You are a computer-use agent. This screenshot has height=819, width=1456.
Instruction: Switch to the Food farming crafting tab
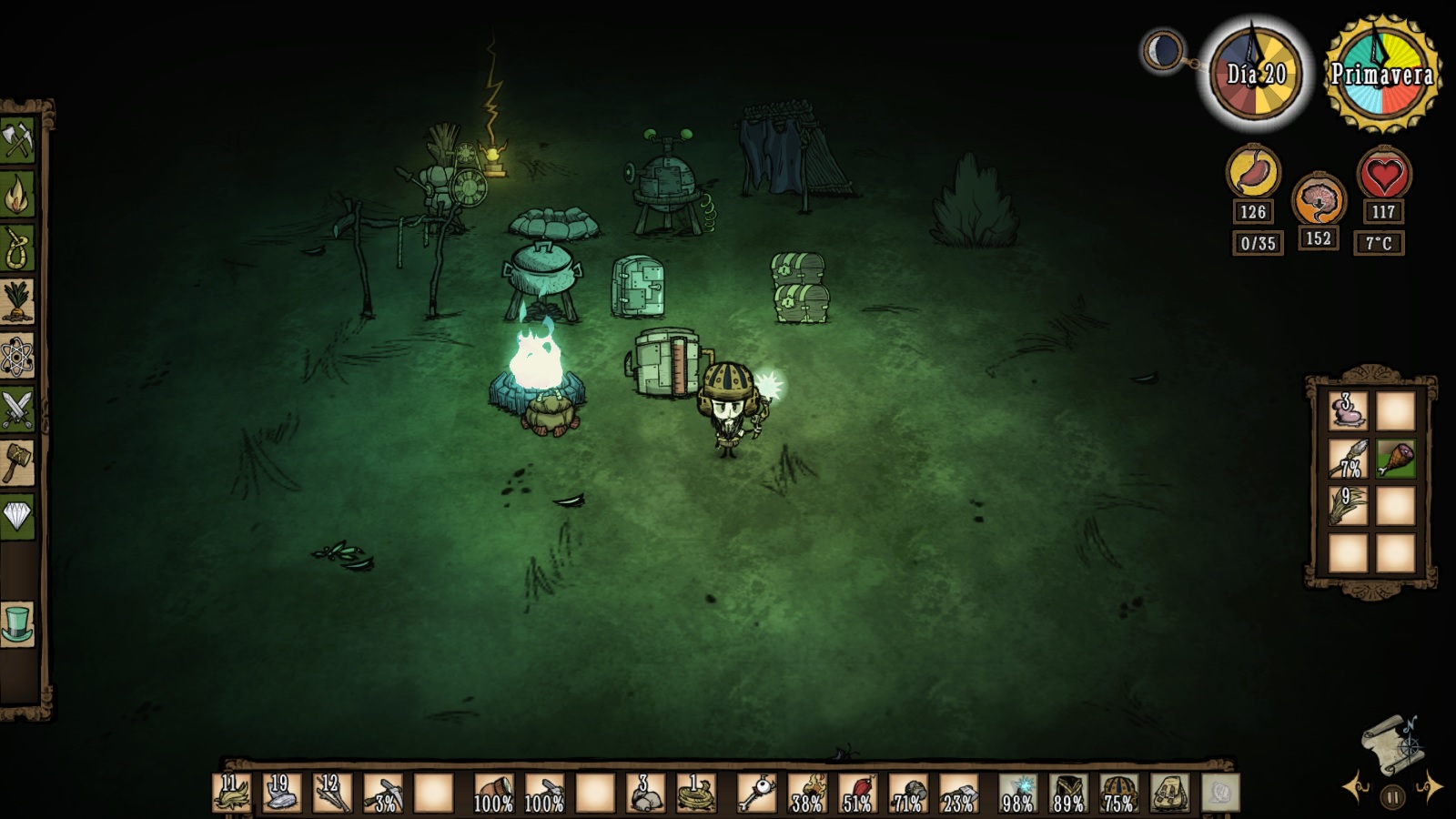coord(17,301)
